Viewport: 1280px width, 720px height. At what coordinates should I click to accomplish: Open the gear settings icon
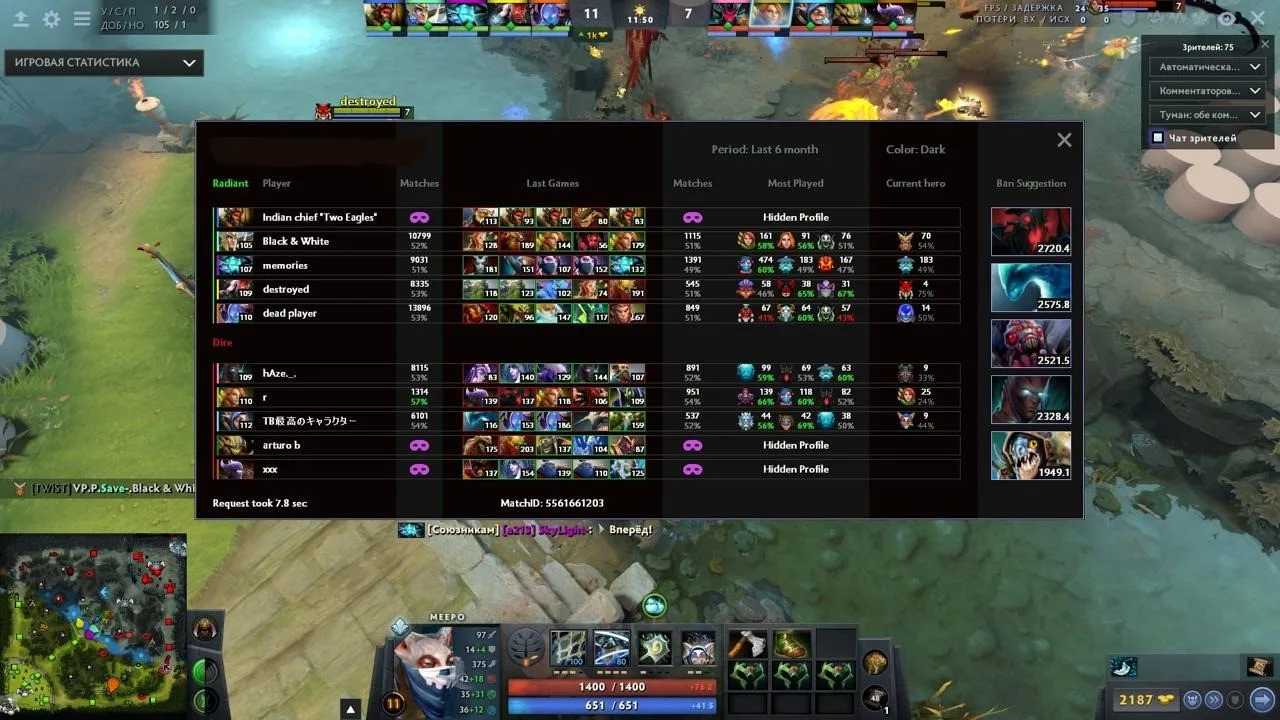click(51, 19)
